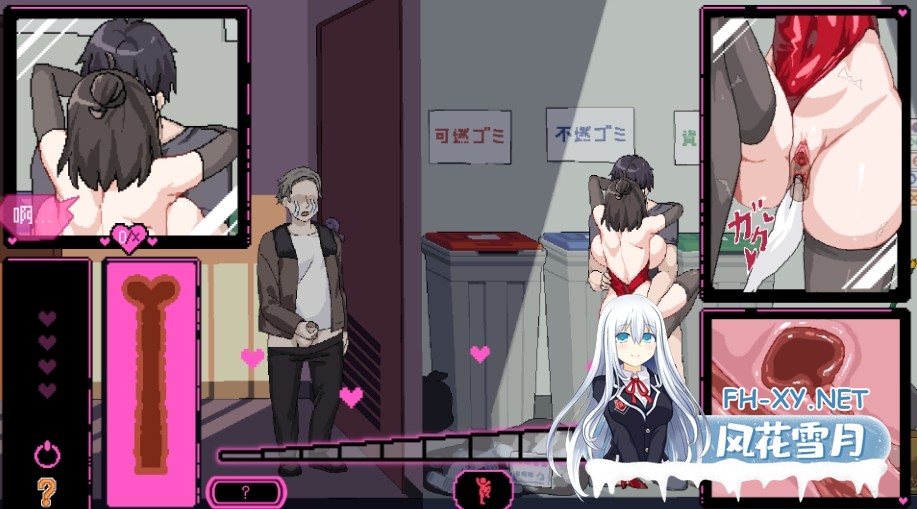The height and width of the screenshot is (509, 917).
Task: Select the pink-bordered question mark button
Action: coord(246,491)
